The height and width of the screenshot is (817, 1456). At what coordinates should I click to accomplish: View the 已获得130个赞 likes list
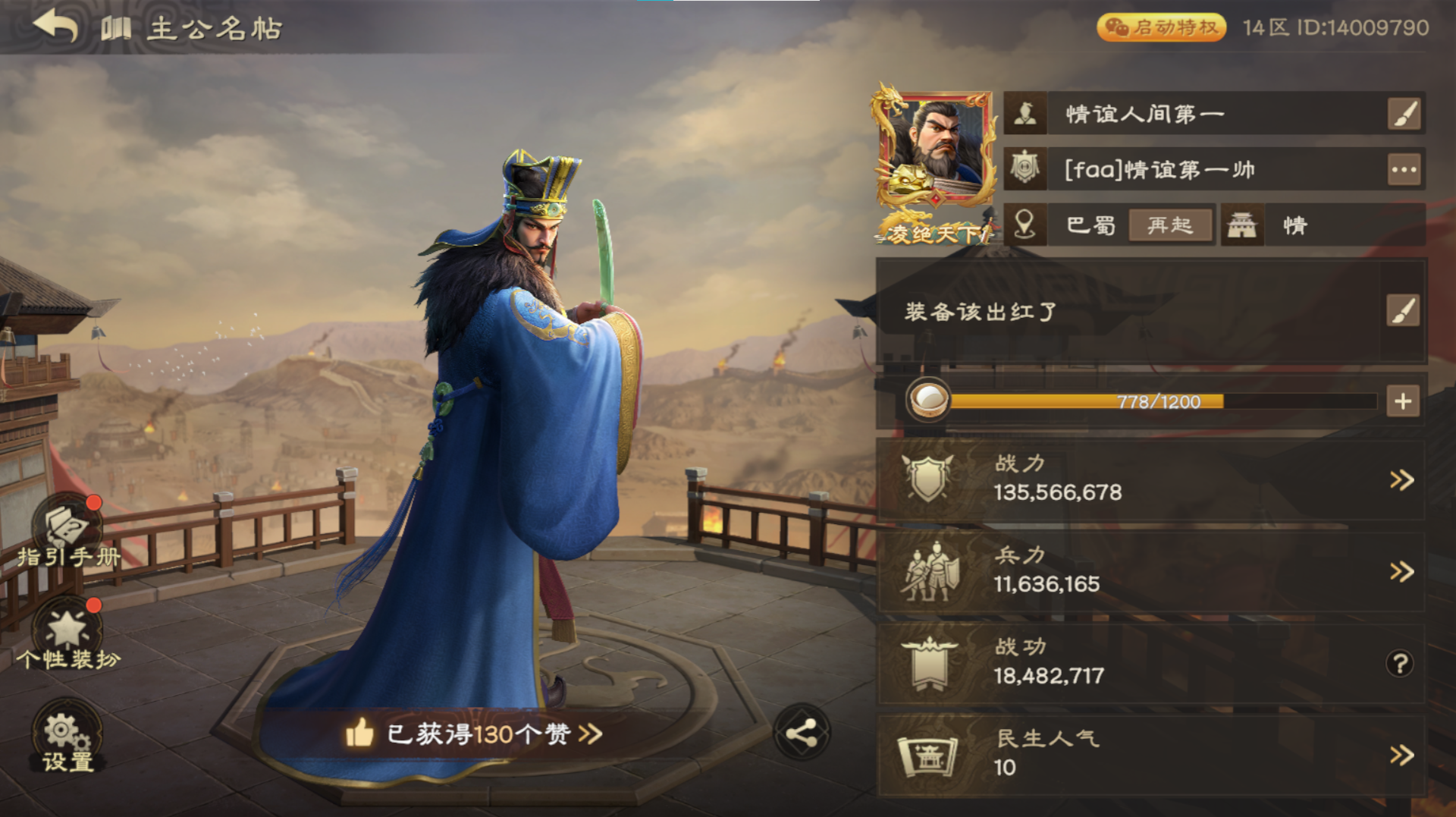point(474,734)
